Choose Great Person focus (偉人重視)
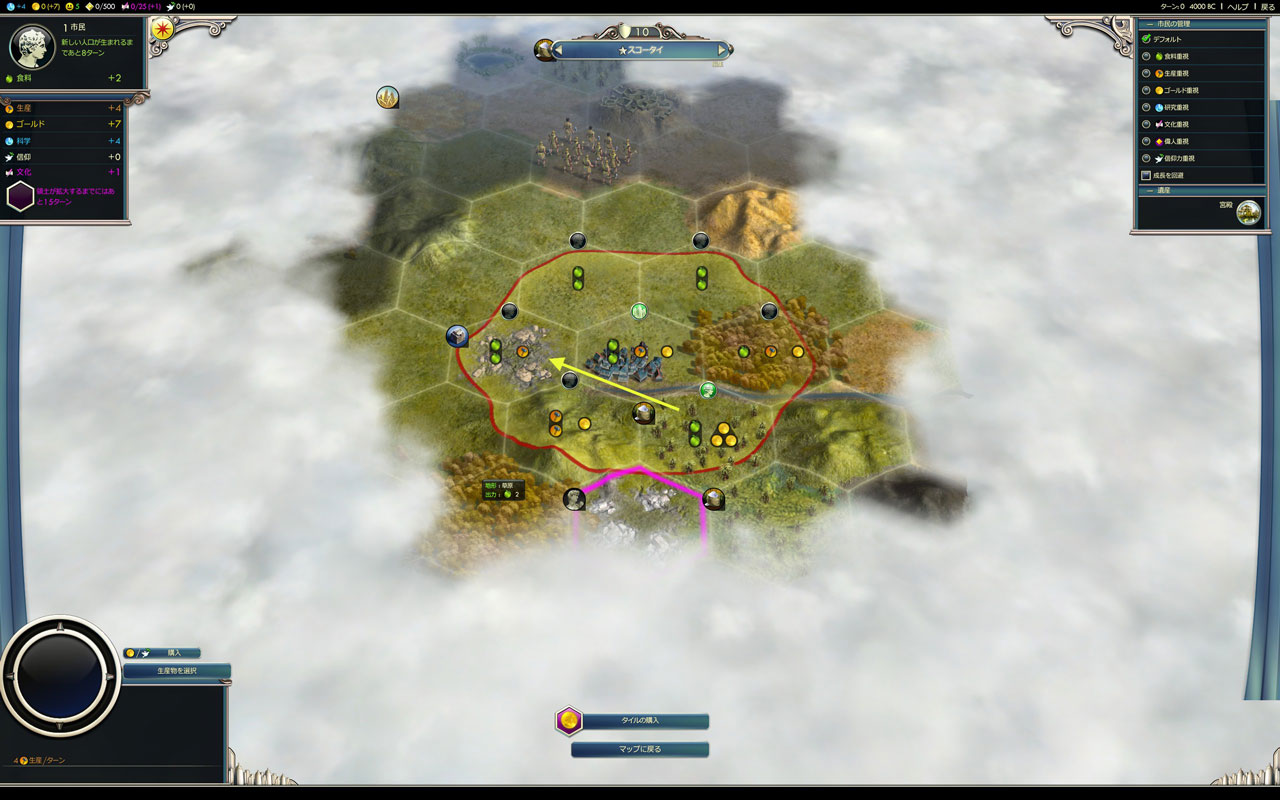Screen dimensions: 1280x800 1147,141
